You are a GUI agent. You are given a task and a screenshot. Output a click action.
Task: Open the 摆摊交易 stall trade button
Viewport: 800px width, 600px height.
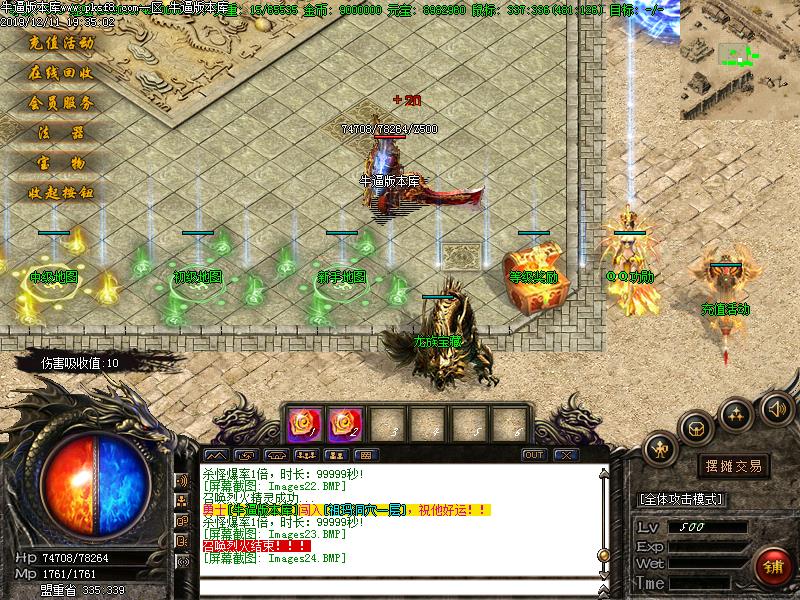tap(734, 466)
